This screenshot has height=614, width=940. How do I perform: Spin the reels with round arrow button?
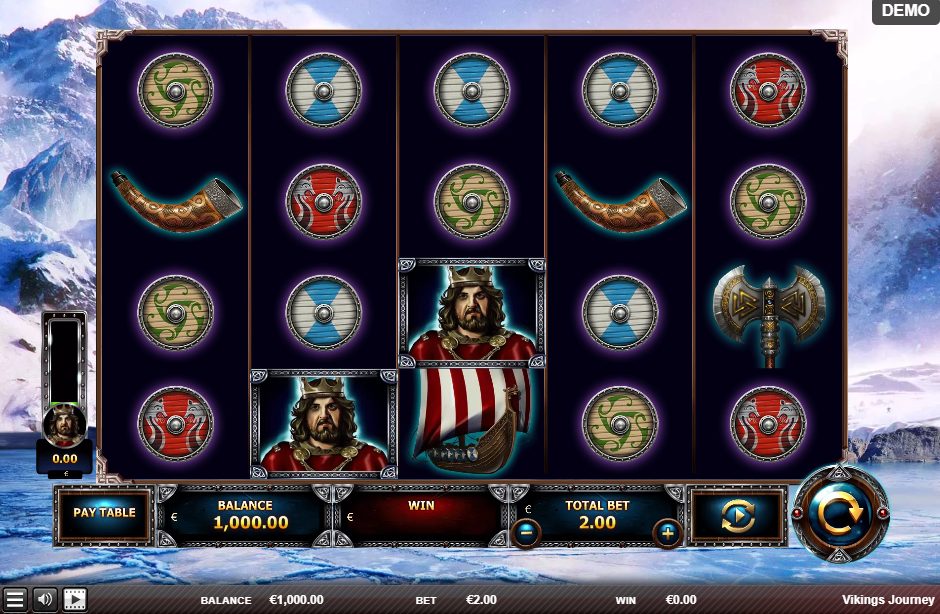coord(840,514)
